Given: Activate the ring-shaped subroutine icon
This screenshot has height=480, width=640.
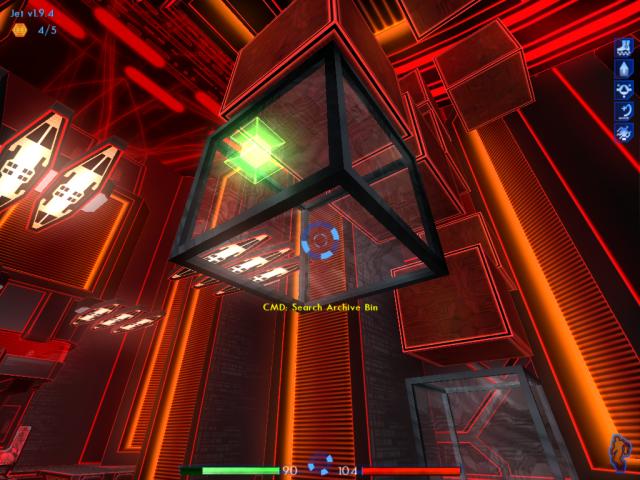Looking at the screenshot, I should point(623,89).
